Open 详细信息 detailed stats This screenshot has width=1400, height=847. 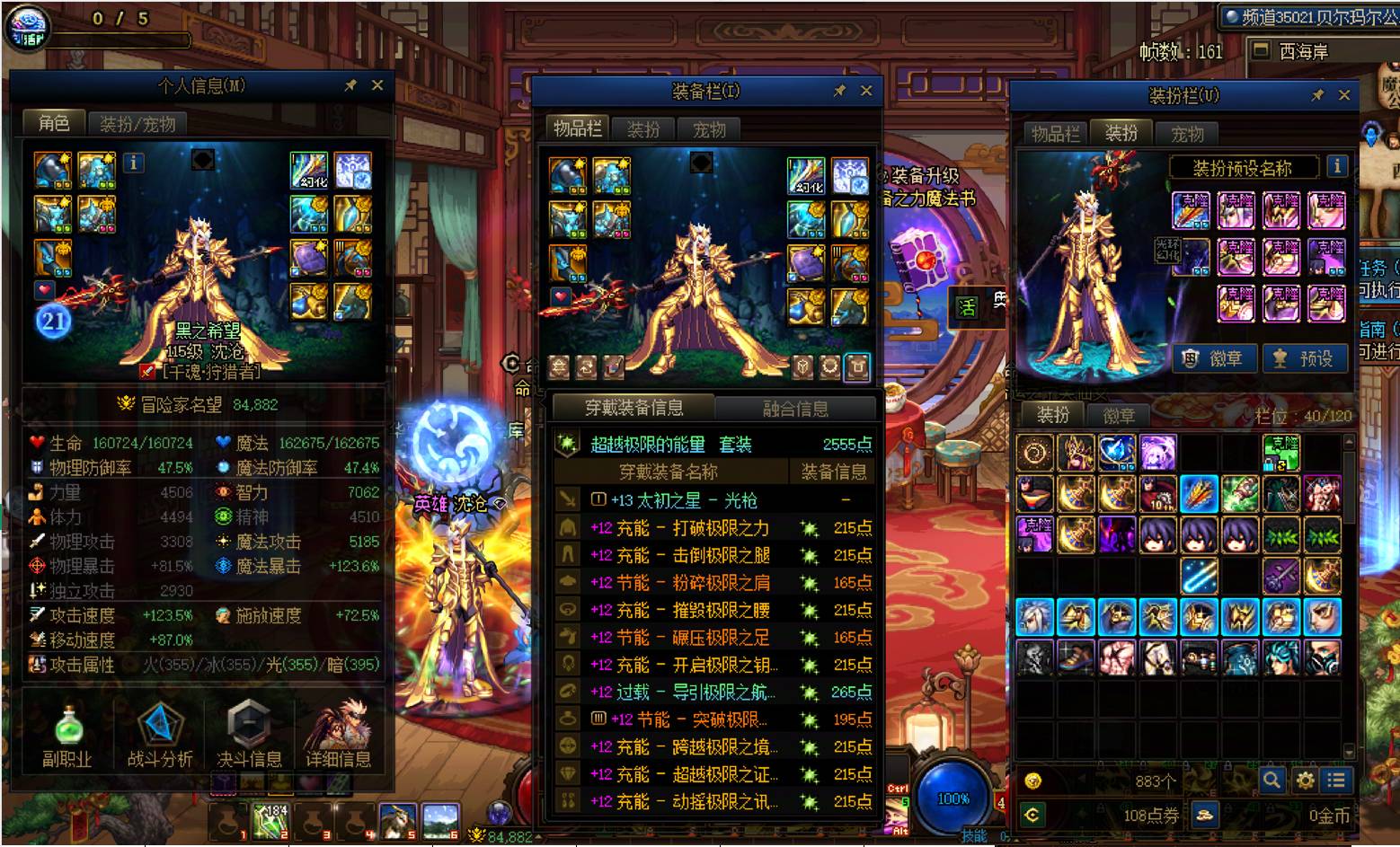339,737
